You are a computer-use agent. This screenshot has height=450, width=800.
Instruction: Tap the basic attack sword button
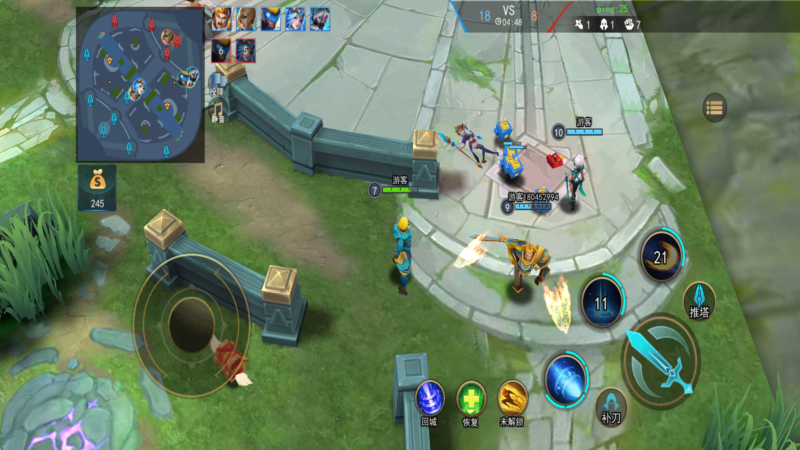[x=661, y=361]
